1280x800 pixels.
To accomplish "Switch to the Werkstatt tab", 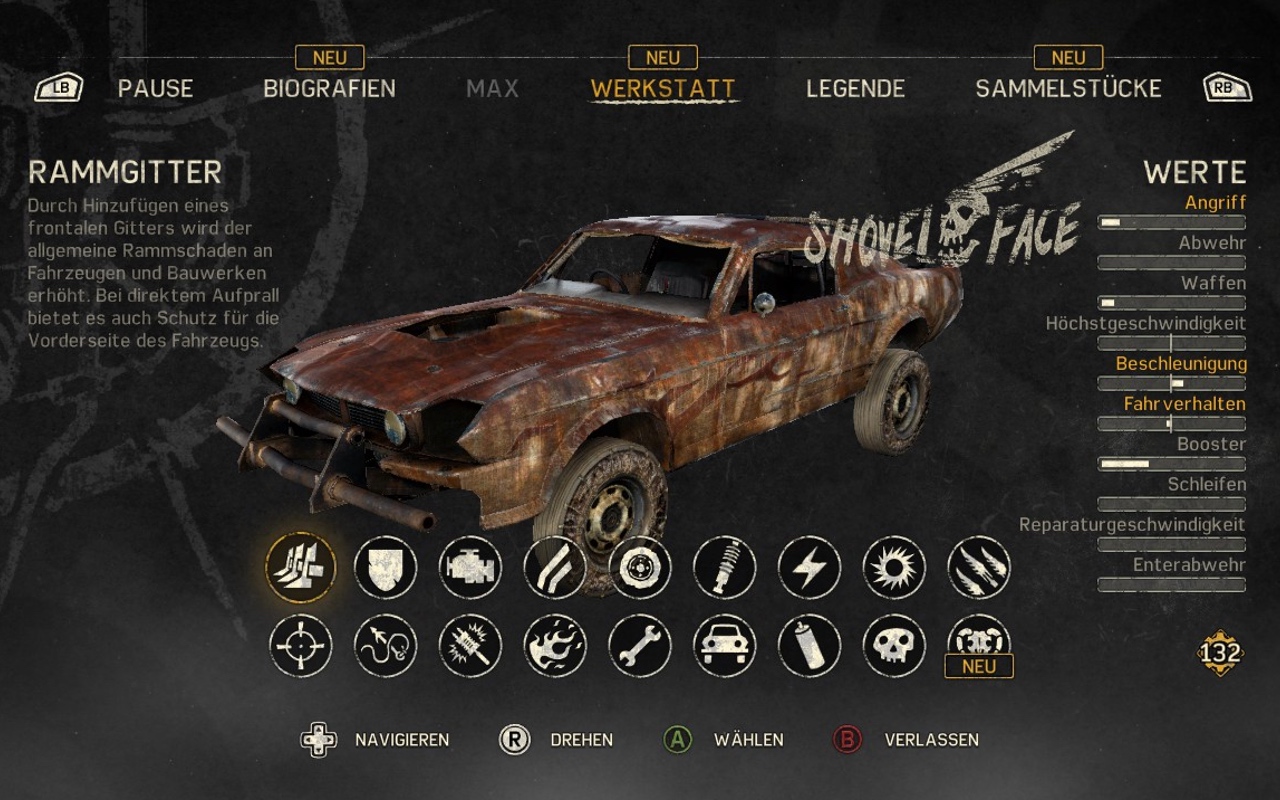I will 663,88.
